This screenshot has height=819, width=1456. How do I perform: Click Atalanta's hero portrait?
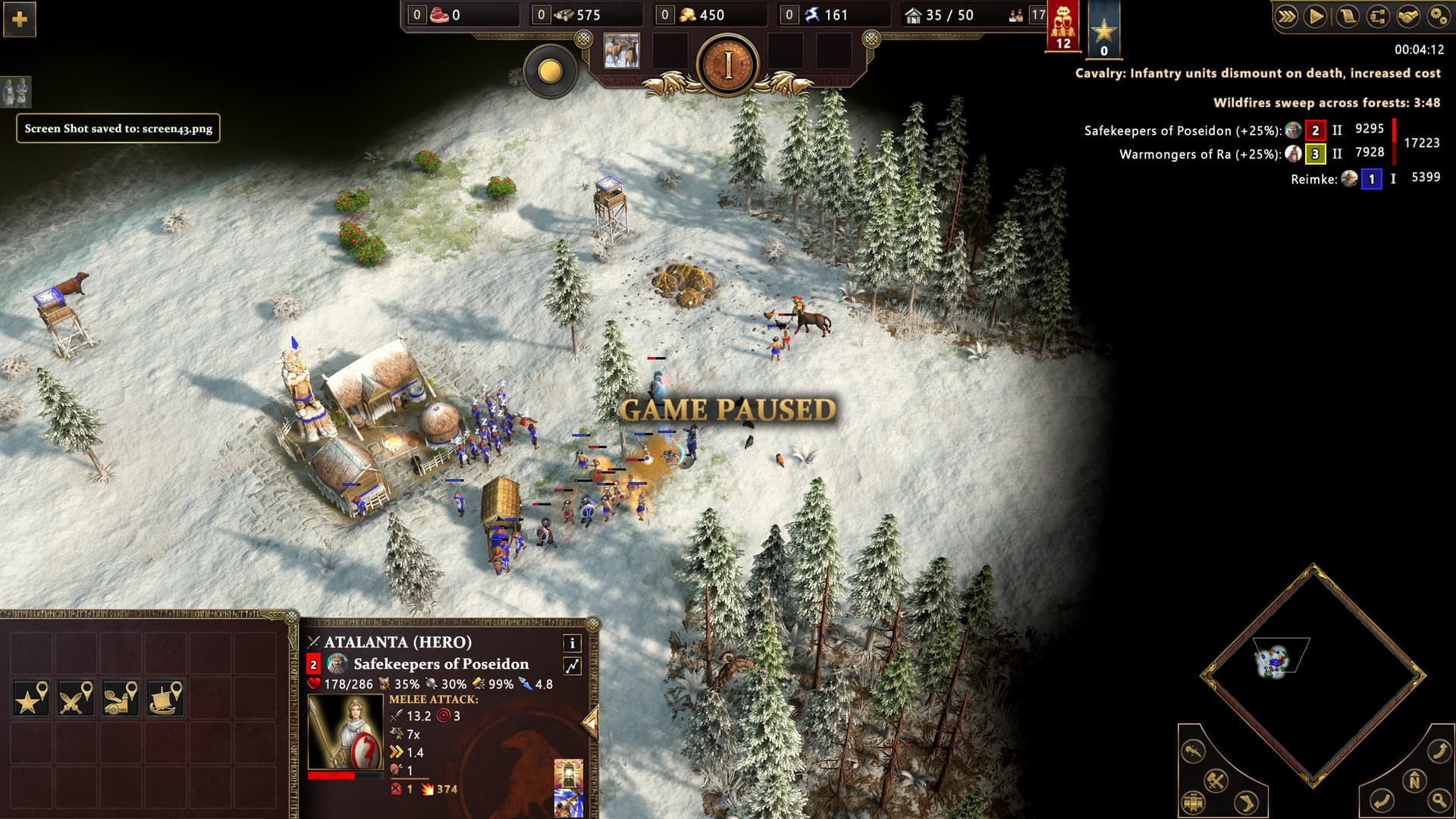coord(346,733)
